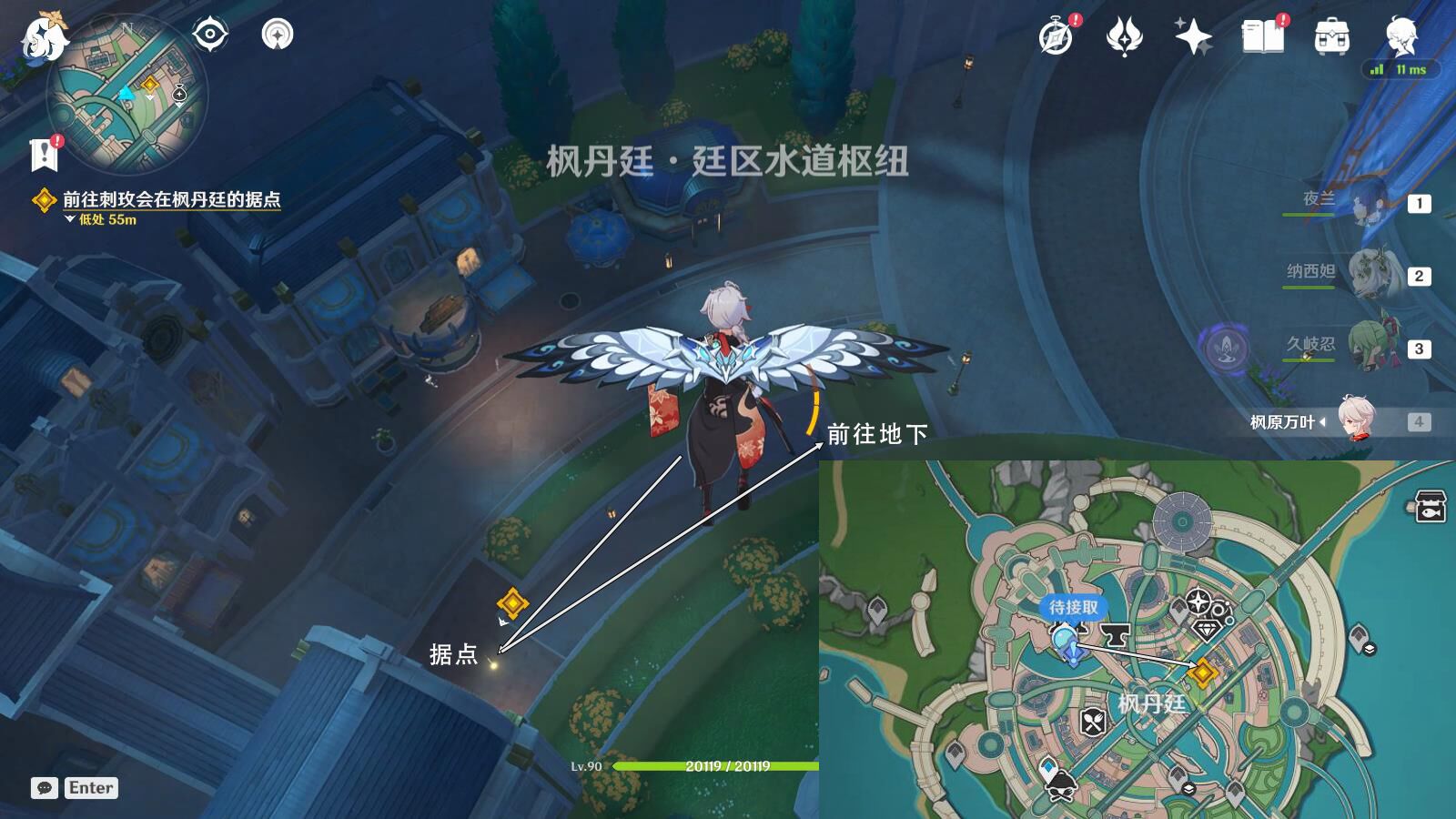Open the timed events compass icon with notification
The height and width of the screenshot is (819, 1456).
point(1054,38)
